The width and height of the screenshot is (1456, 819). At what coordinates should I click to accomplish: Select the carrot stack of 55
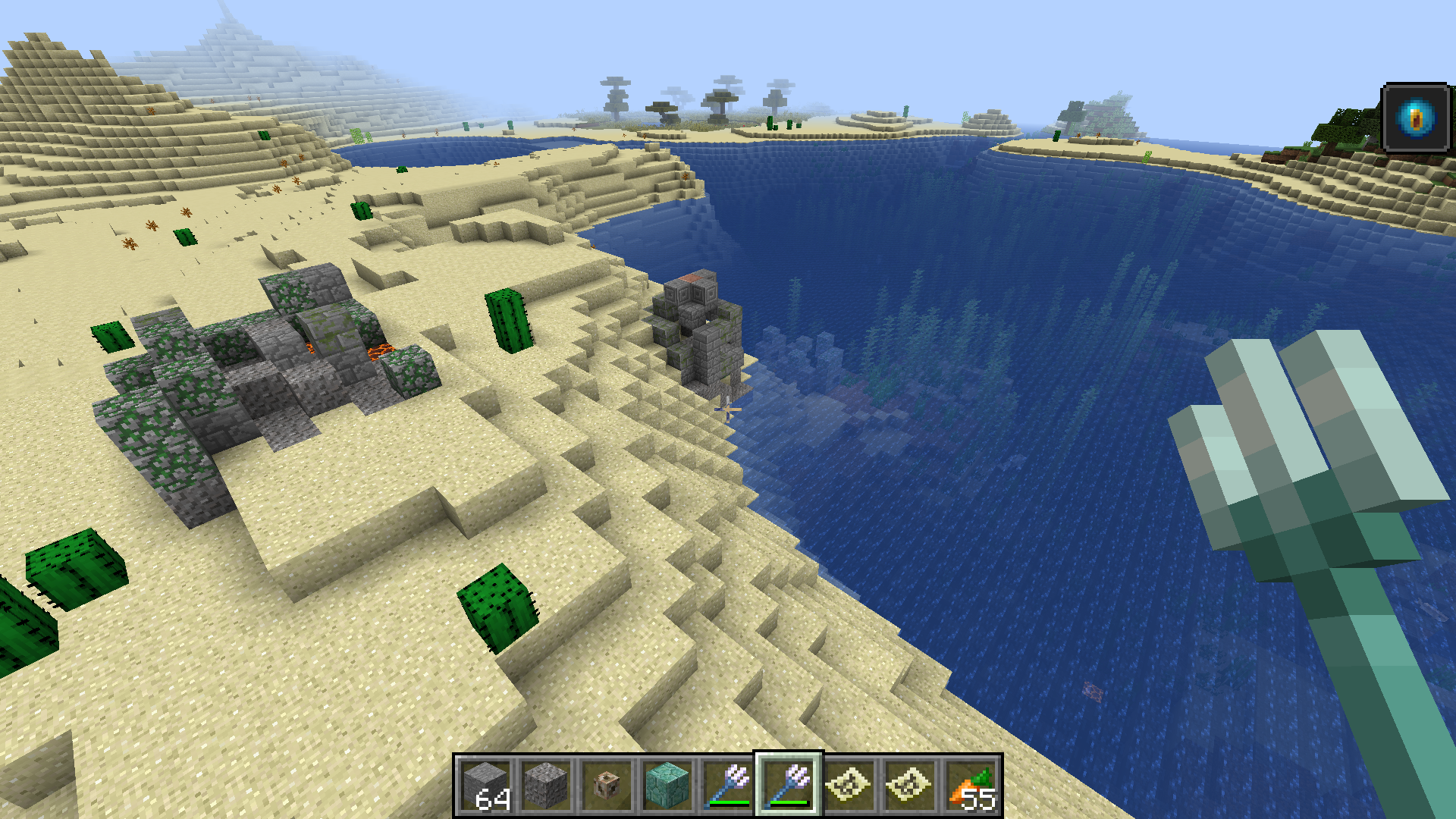click(x=971, y=786)
